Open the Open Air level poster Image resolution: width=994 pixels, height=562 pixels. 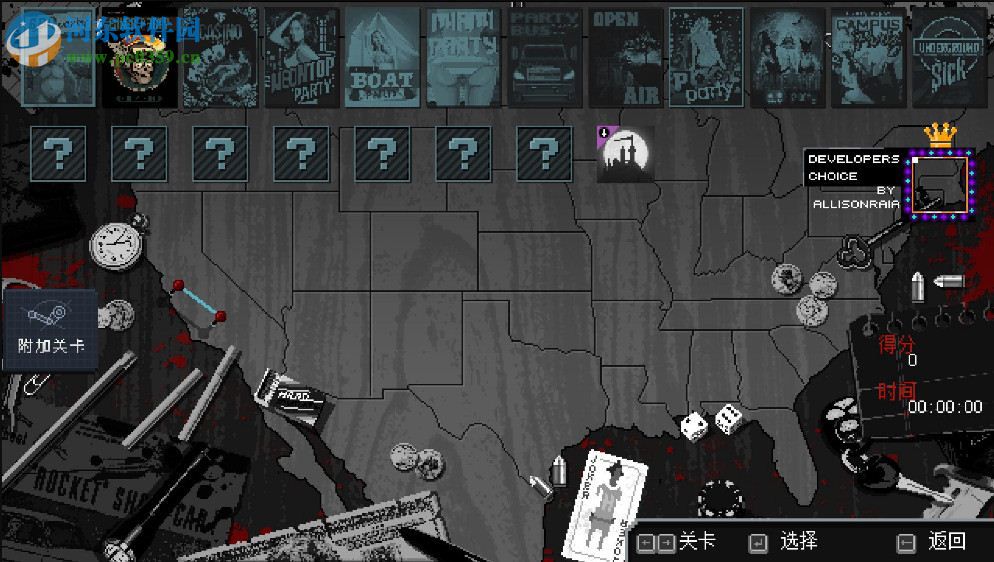coord(625,57)
